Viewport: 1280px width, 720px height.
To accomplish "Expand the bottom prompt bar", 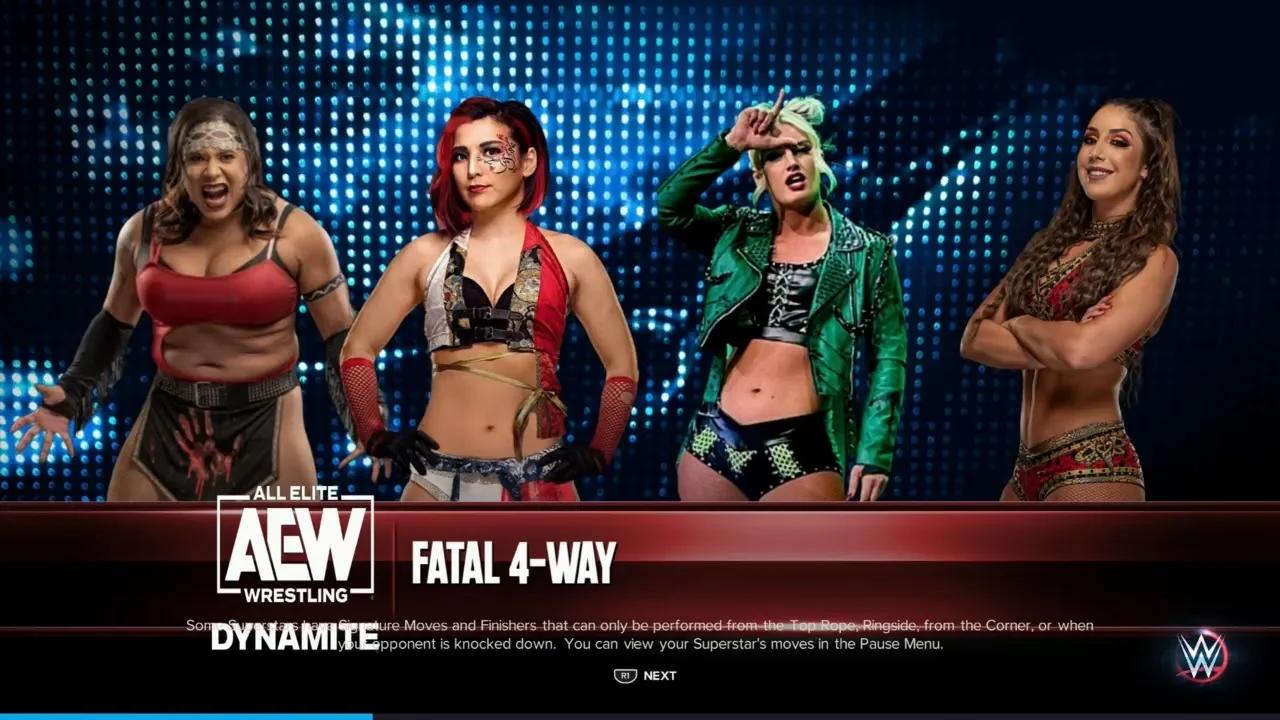I will point(640,675).
